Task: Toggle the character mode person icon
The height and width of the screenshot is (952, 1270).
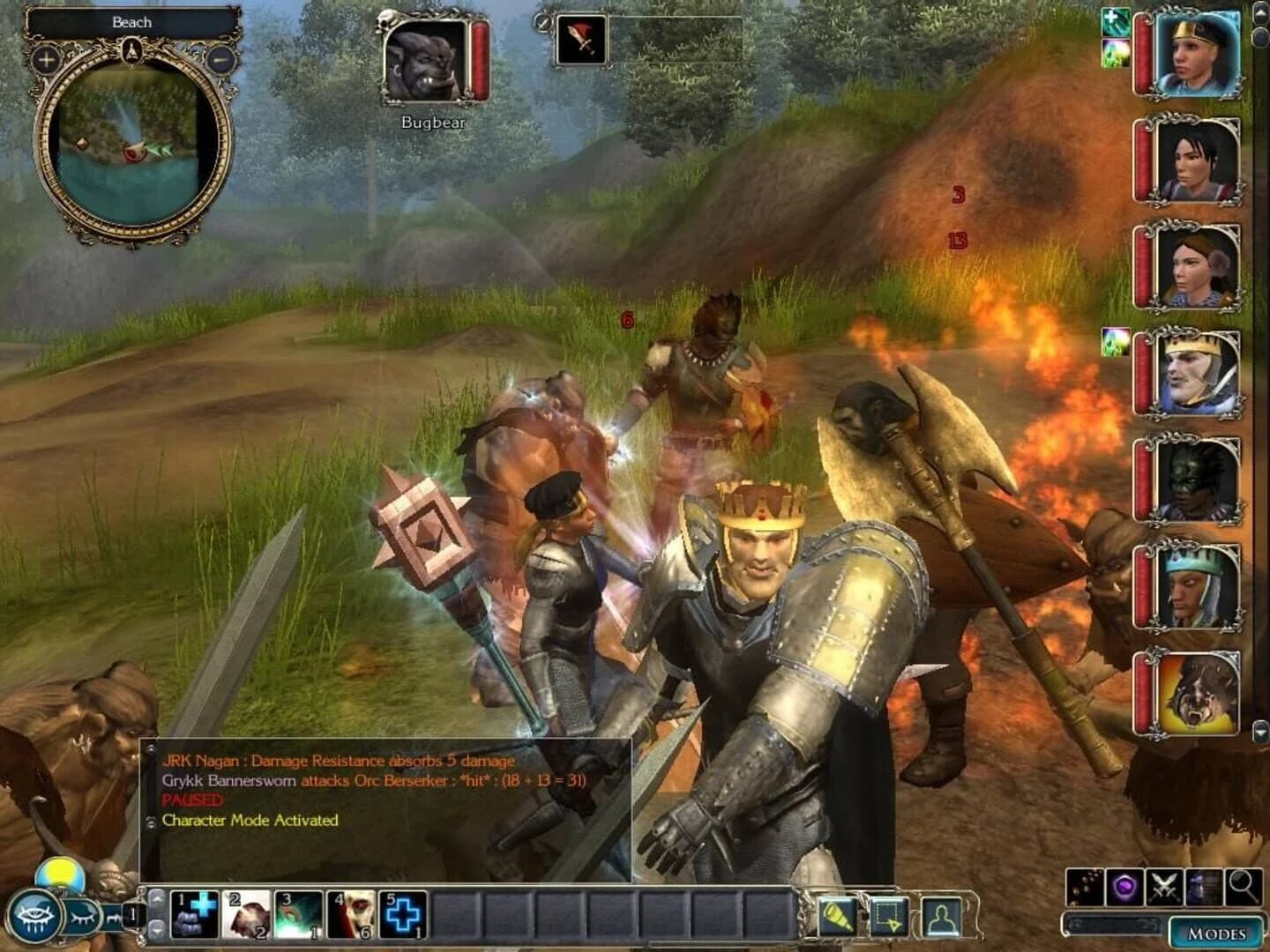Action: click(941, 917)
